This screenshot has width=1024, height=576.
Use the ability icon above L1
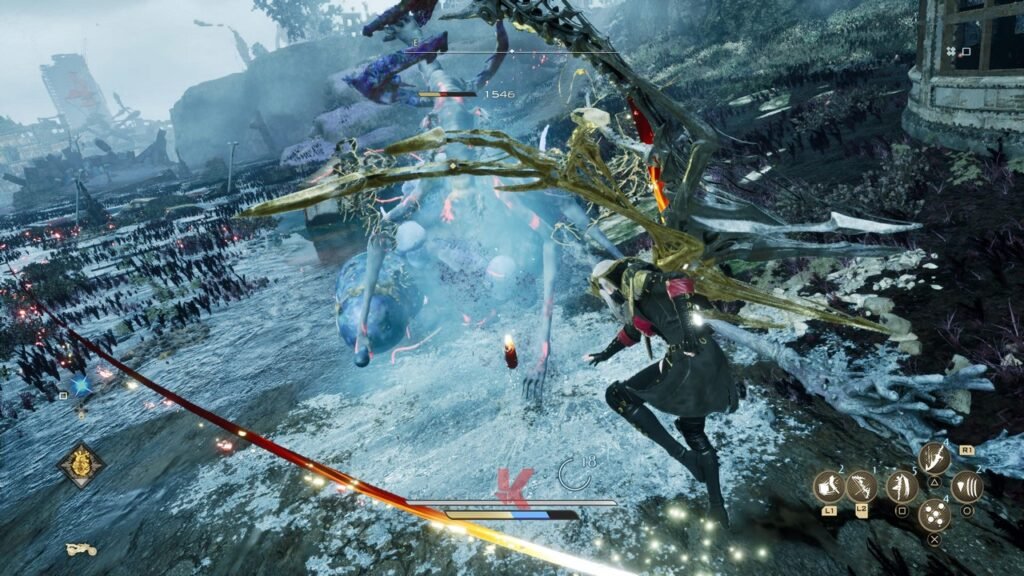click(829, 487)
